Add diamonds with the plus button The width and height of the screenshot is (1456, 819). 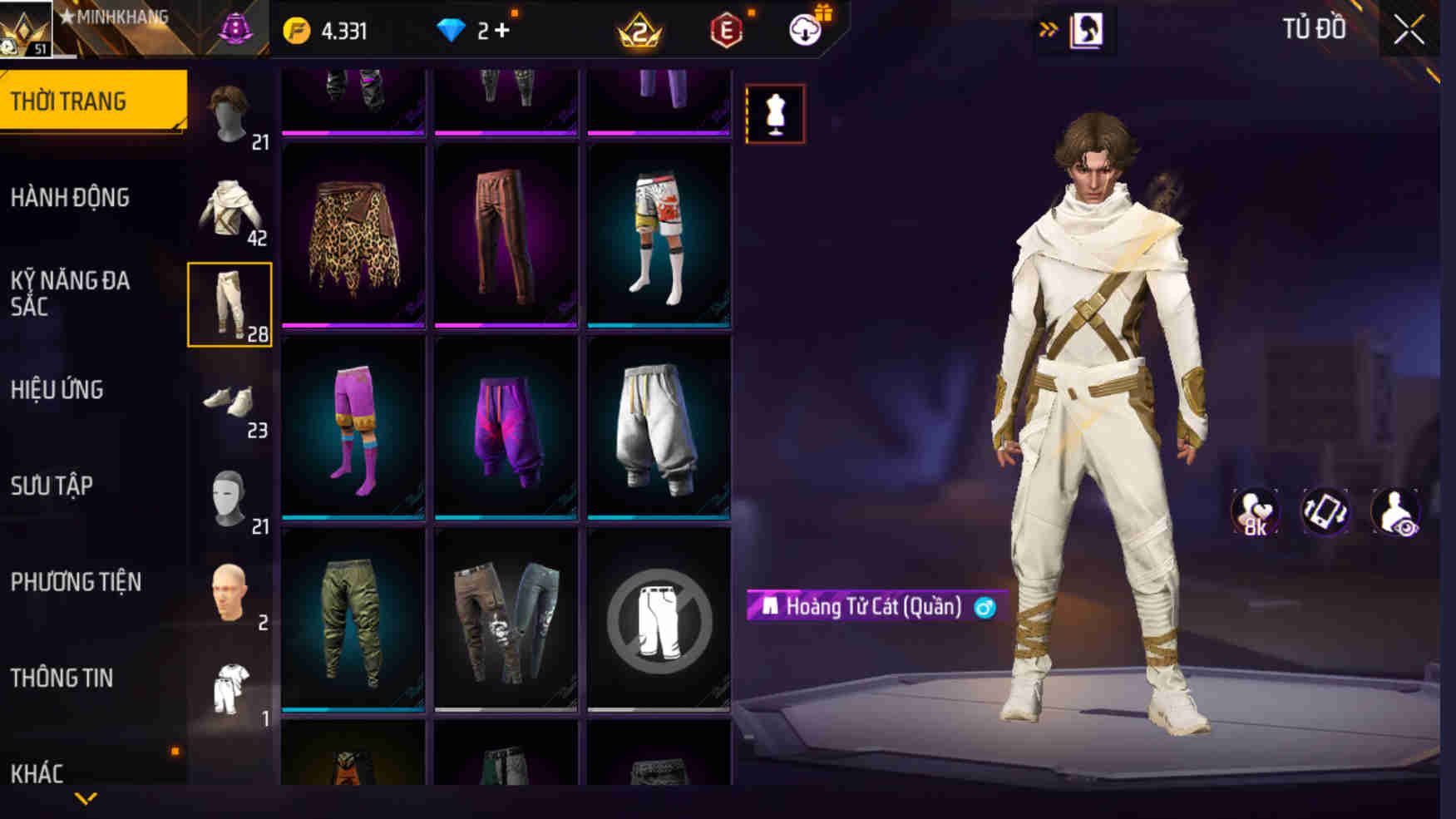click(502, 32)
